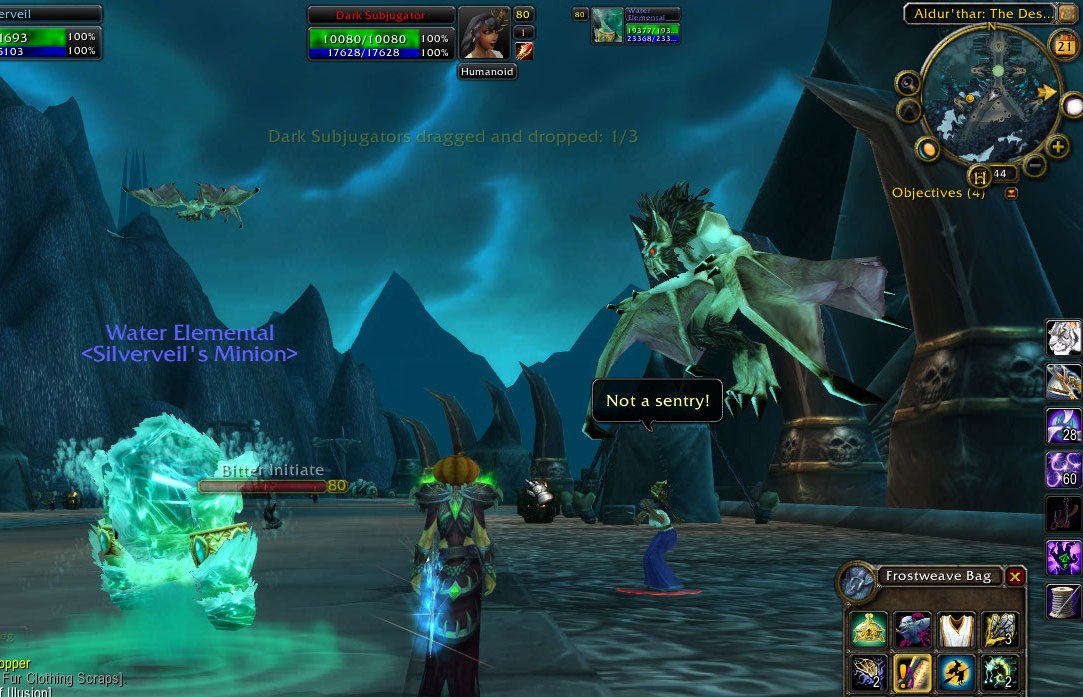Screen dimensions: 1083x697
Task: Close the Frostweave Bag window
Action: (x=1015, y=577)
